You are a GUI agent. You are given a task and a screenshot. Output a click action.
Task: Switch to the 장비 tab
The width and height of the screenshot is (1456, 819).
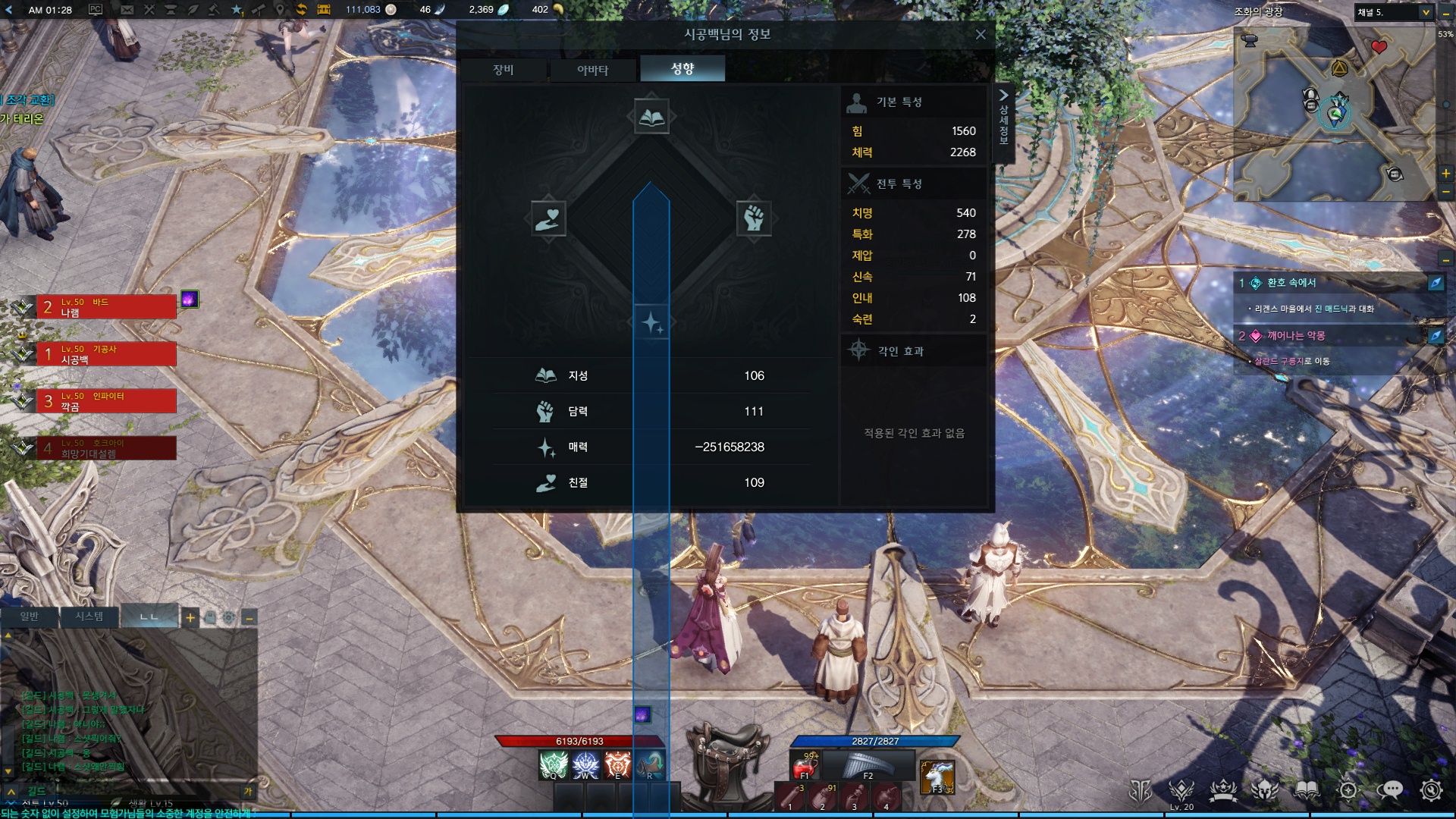(x=504, y=70)
